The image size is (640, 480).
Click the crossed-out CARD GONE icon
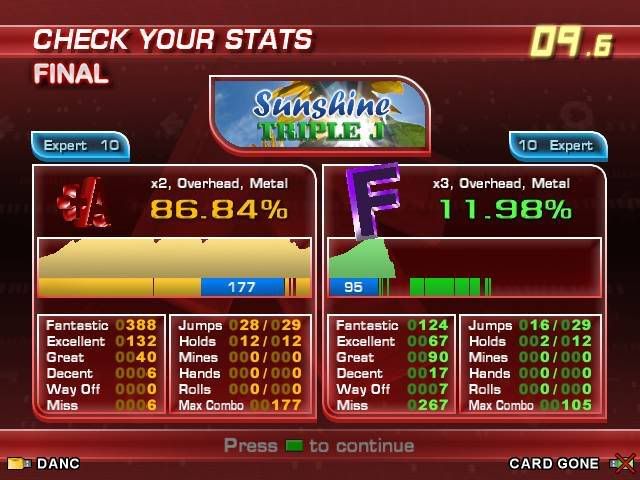click(x=620, y=464)
